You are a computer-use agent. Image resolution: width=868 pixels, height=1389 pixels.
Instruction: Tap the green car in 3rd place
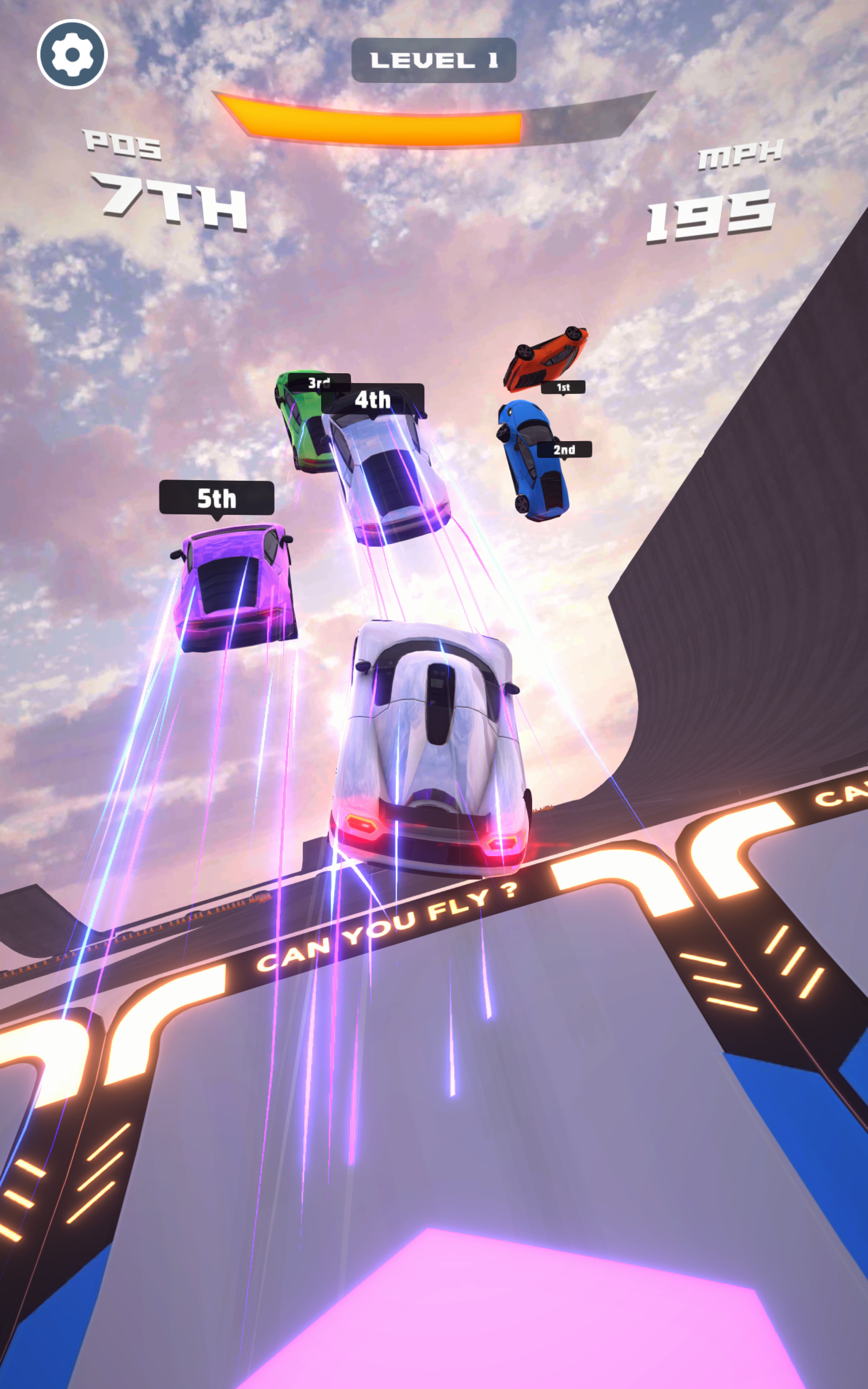(x=298, y=430)
